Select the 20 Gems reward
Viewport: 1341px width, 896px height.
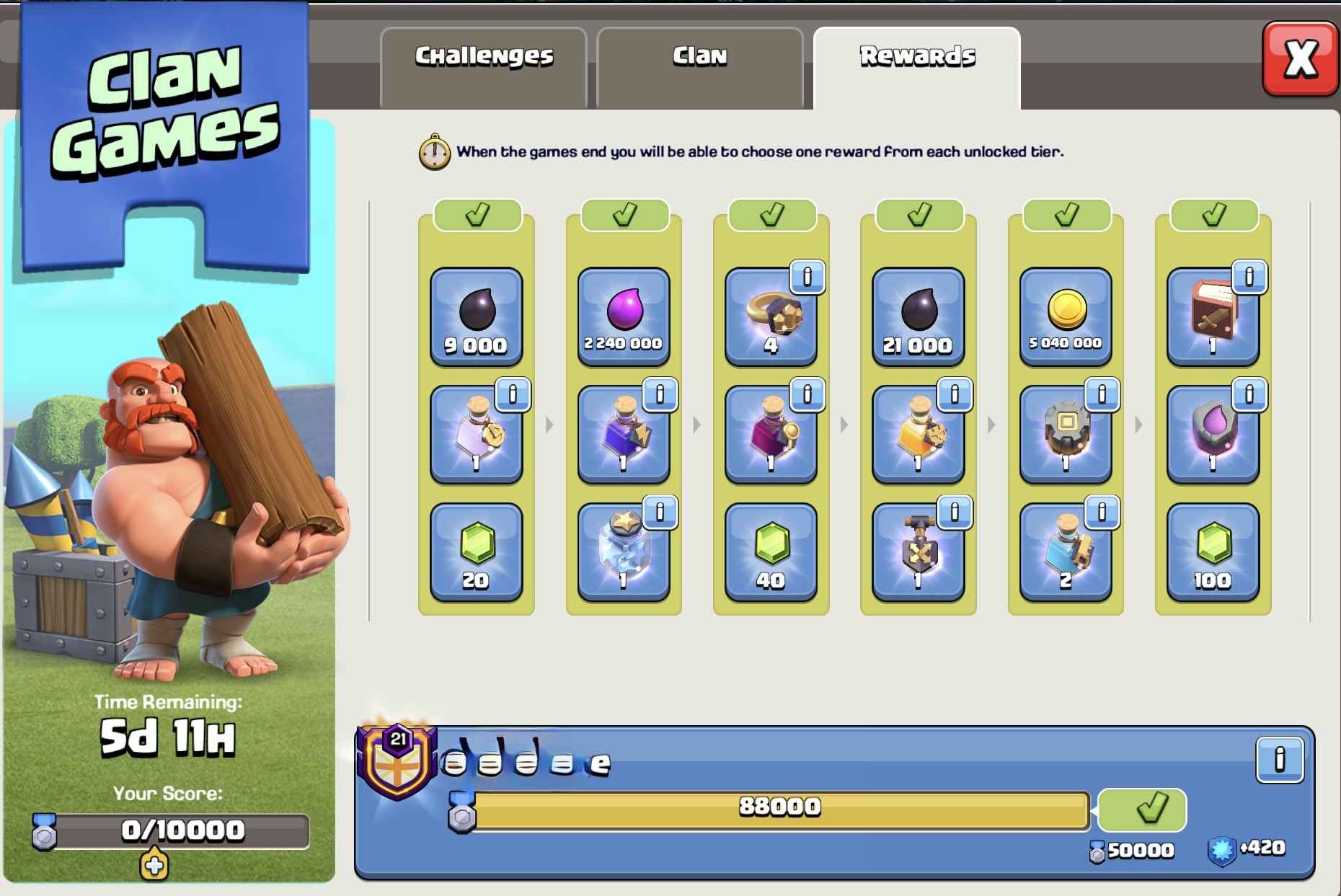pos(477,551)
